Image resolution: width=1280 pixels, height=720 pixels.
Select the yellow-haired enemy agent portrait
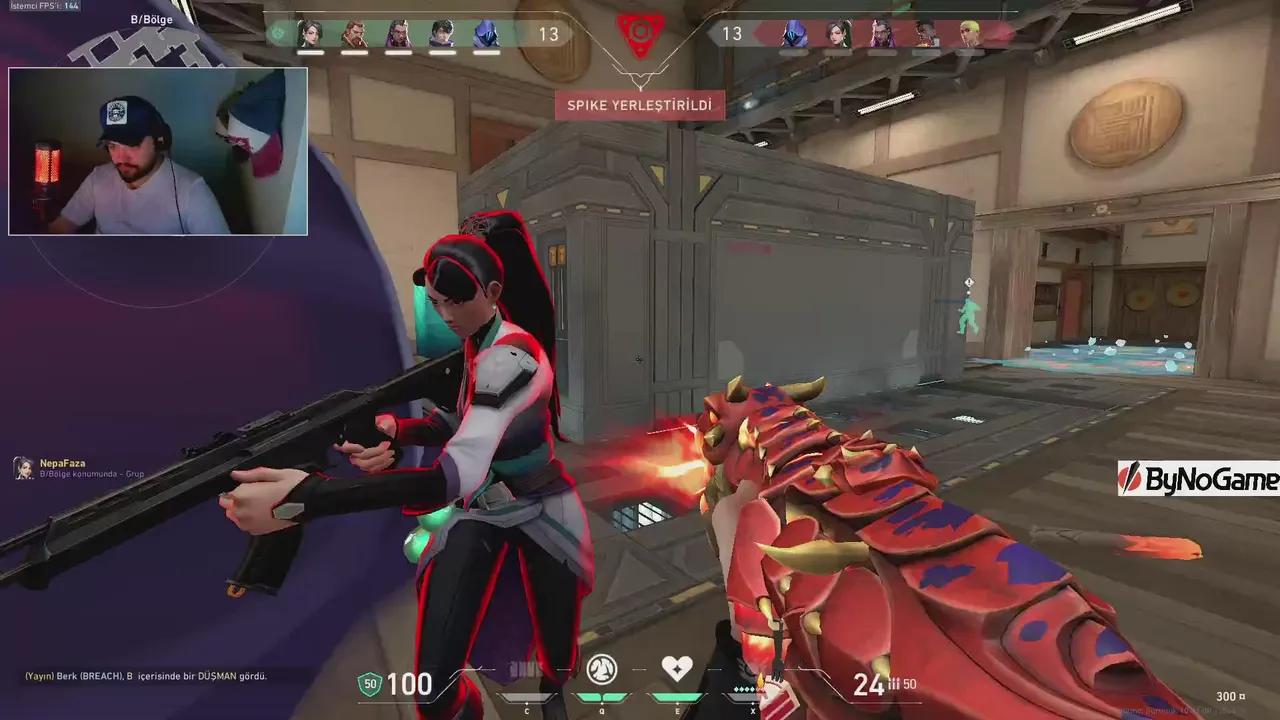[969, 34]
